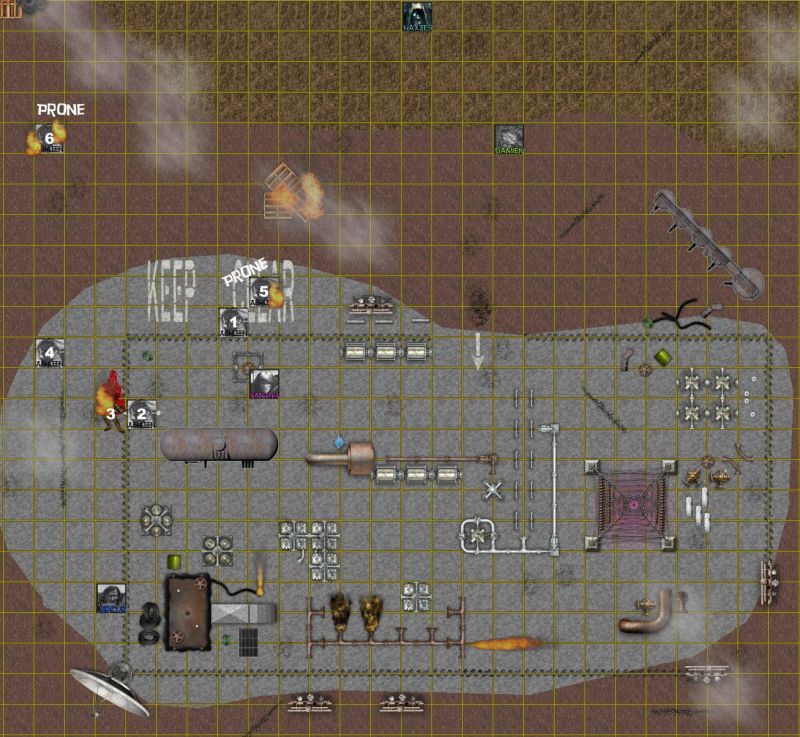Screen dimensions: 800x737
Task: Select the purple-labeled character token
Action: (x=264, y=383)
